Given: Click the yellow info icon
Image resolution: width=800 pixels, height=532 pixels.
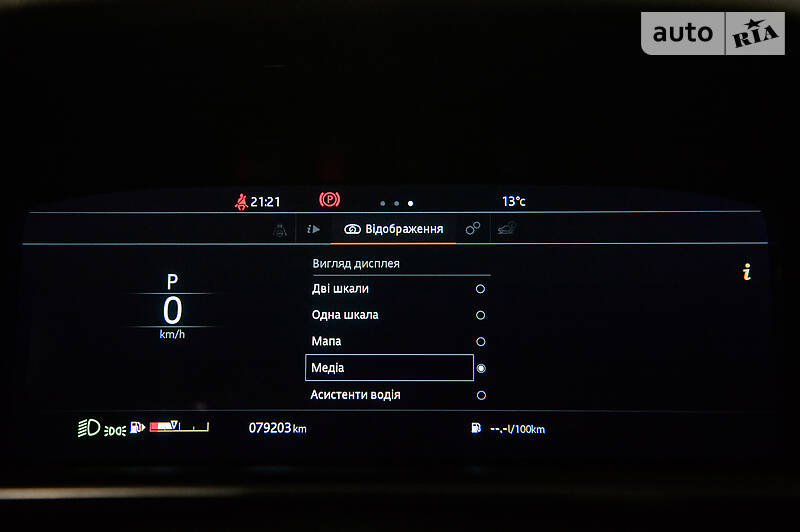Looking at the screenshot, I should (x=746, y=272).
